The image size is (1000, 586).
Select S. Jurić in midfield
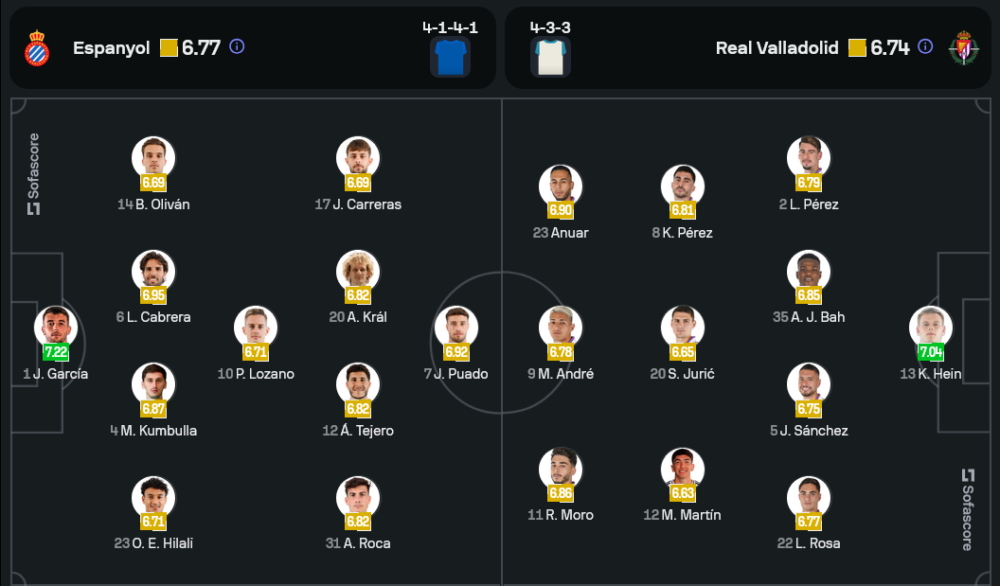(683, 329)
